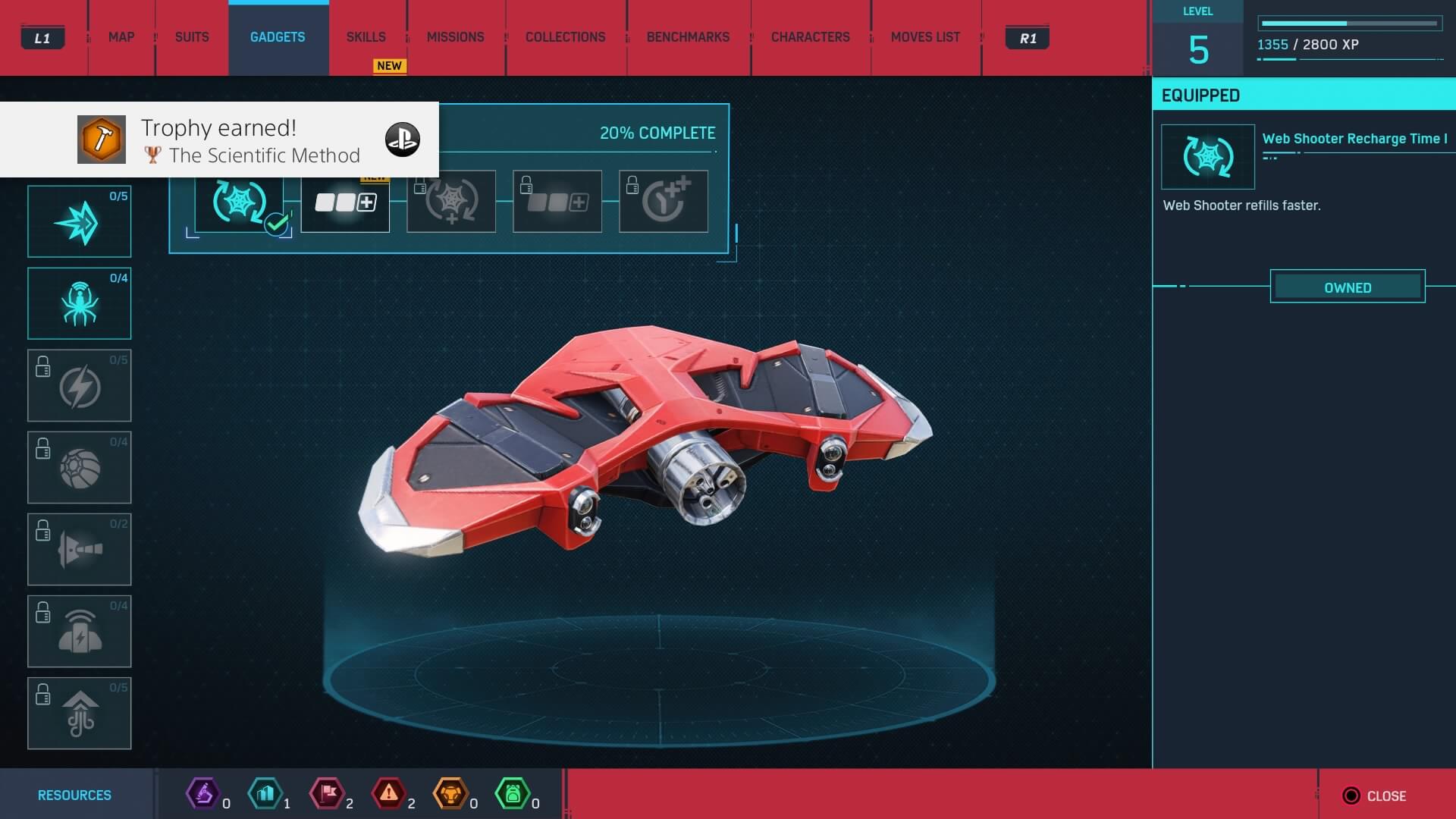Switch to the Benchmarks tab
Image resolution: width=1456 pixels, height=819 pixels.
pos(688,37)
